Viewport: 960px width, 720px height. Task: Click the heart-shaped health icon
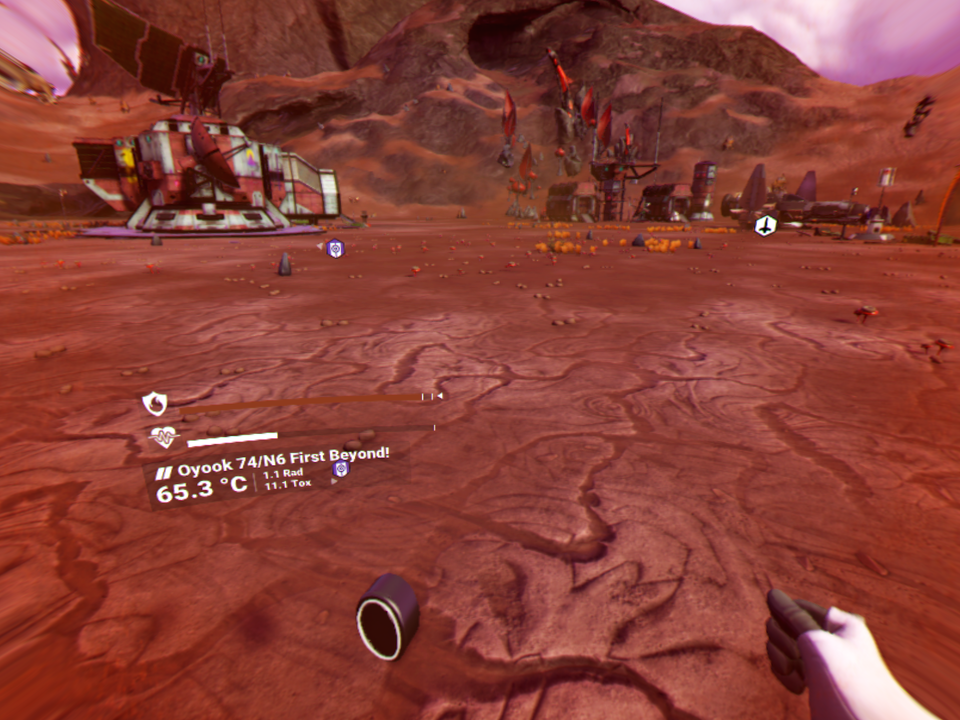point(163,437)
